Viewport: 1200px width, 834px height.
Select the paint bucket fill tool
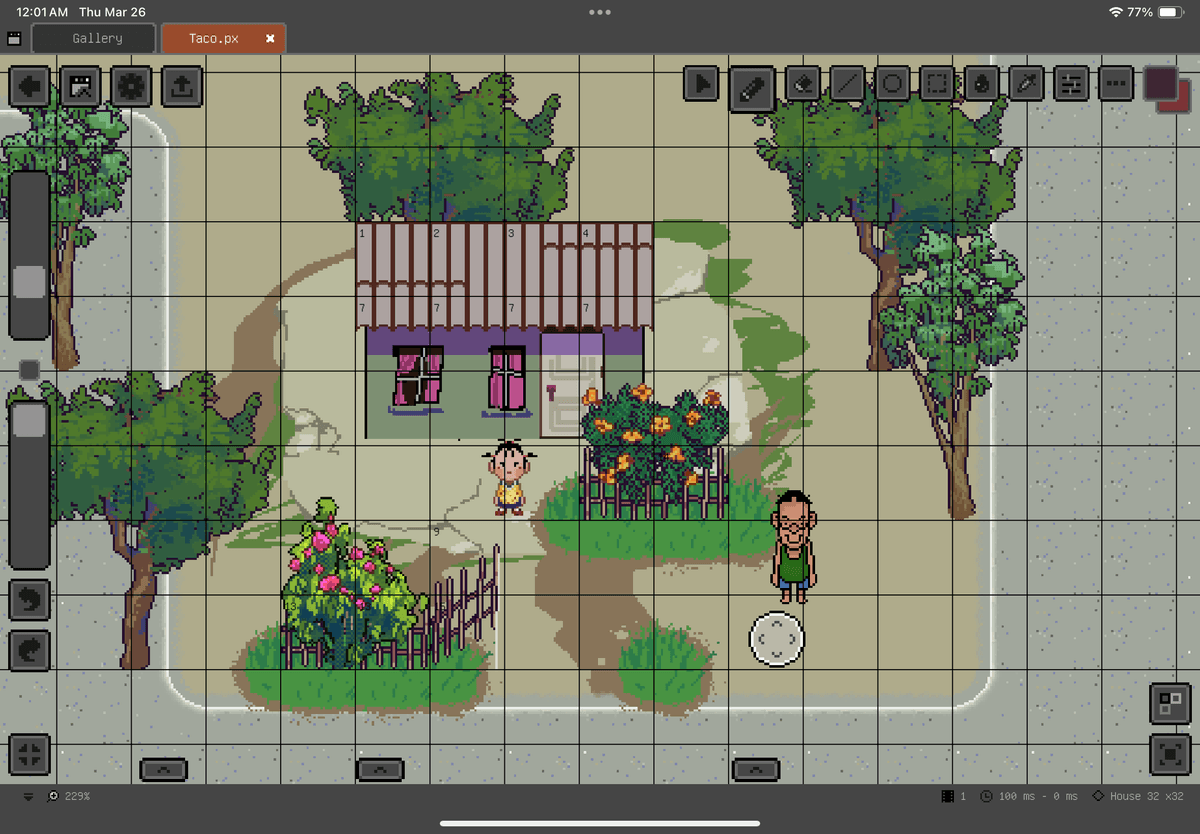982,85
